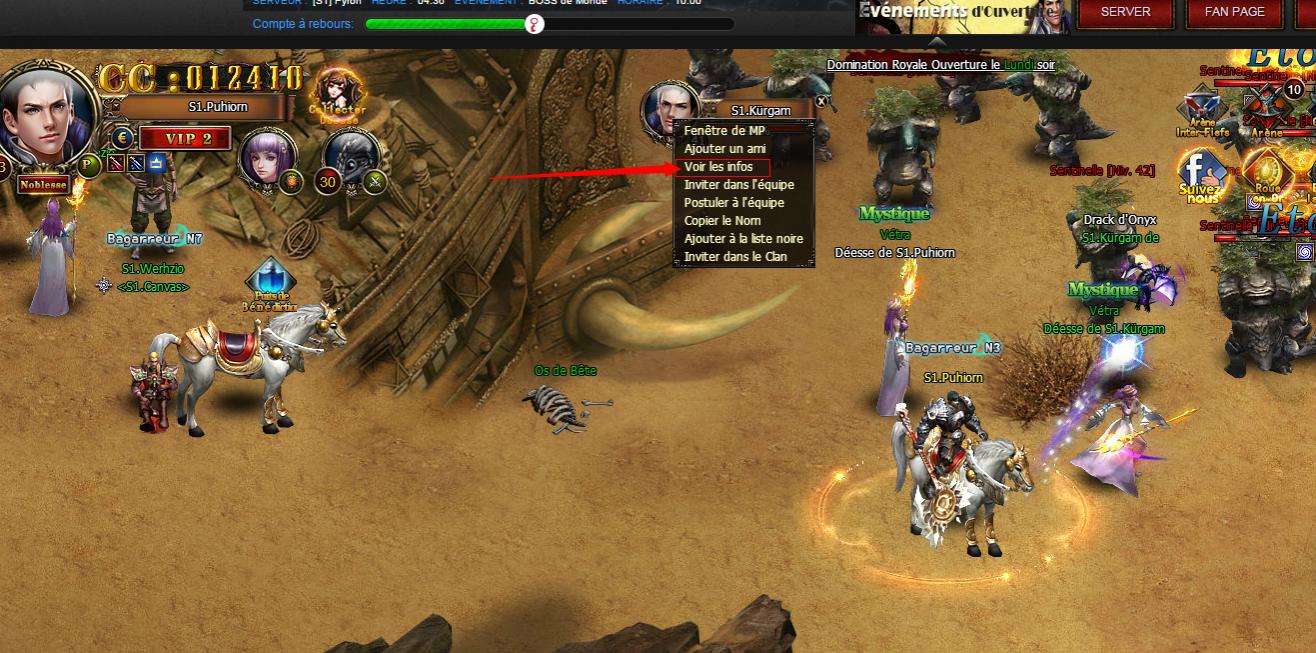
Task: Click the Noblesse button
Action: tap(42, 185)
